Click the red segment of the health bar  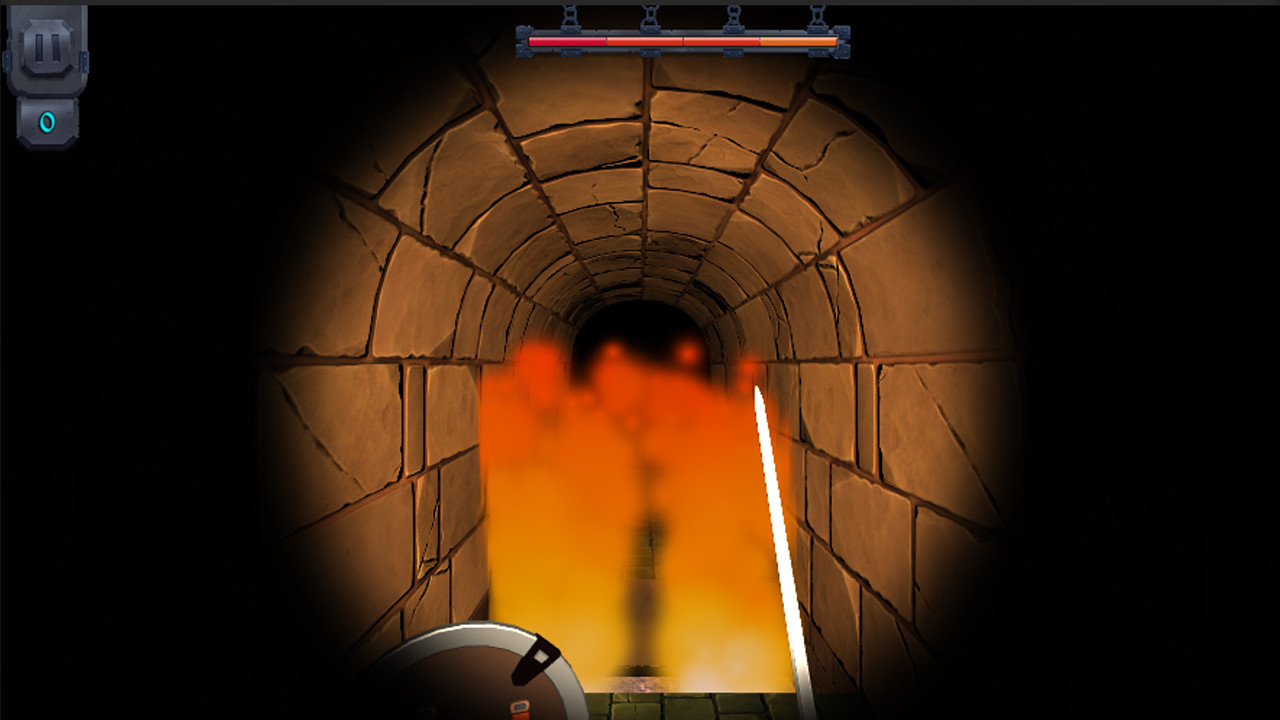click(x=565, y=40)
